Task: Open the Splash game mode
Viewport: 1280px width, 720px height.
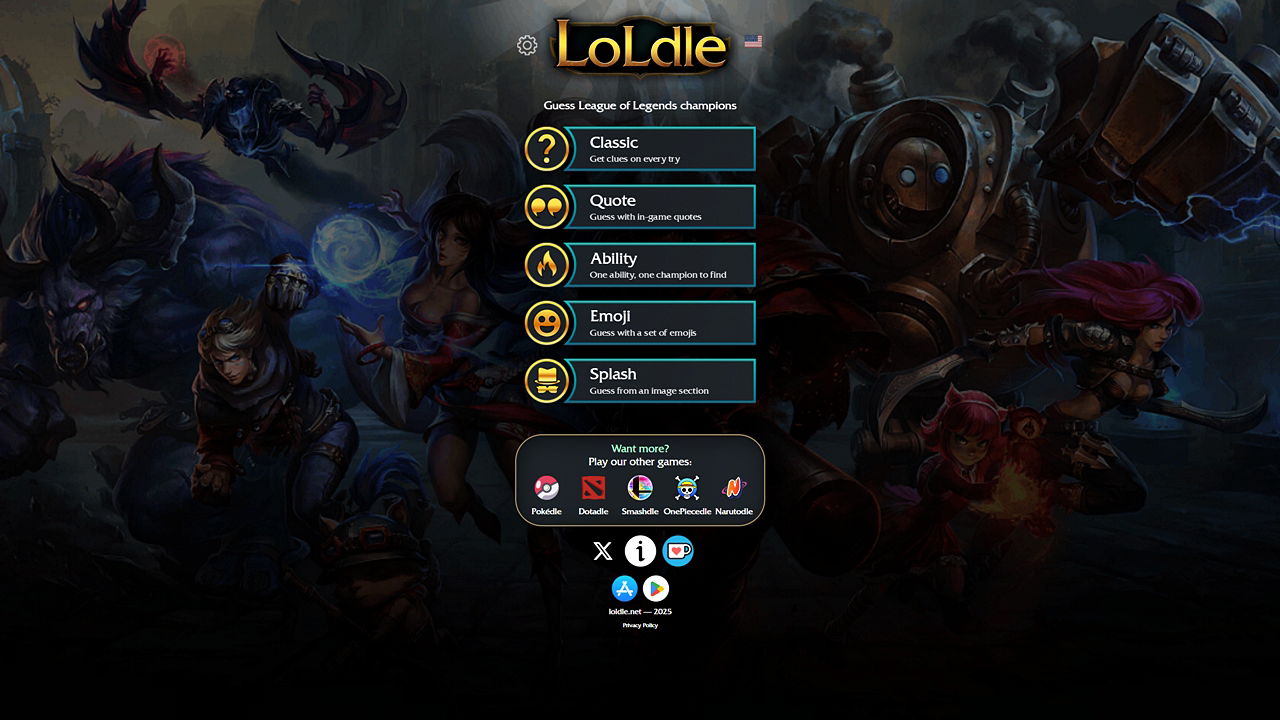Action: [x=640, y=381]
